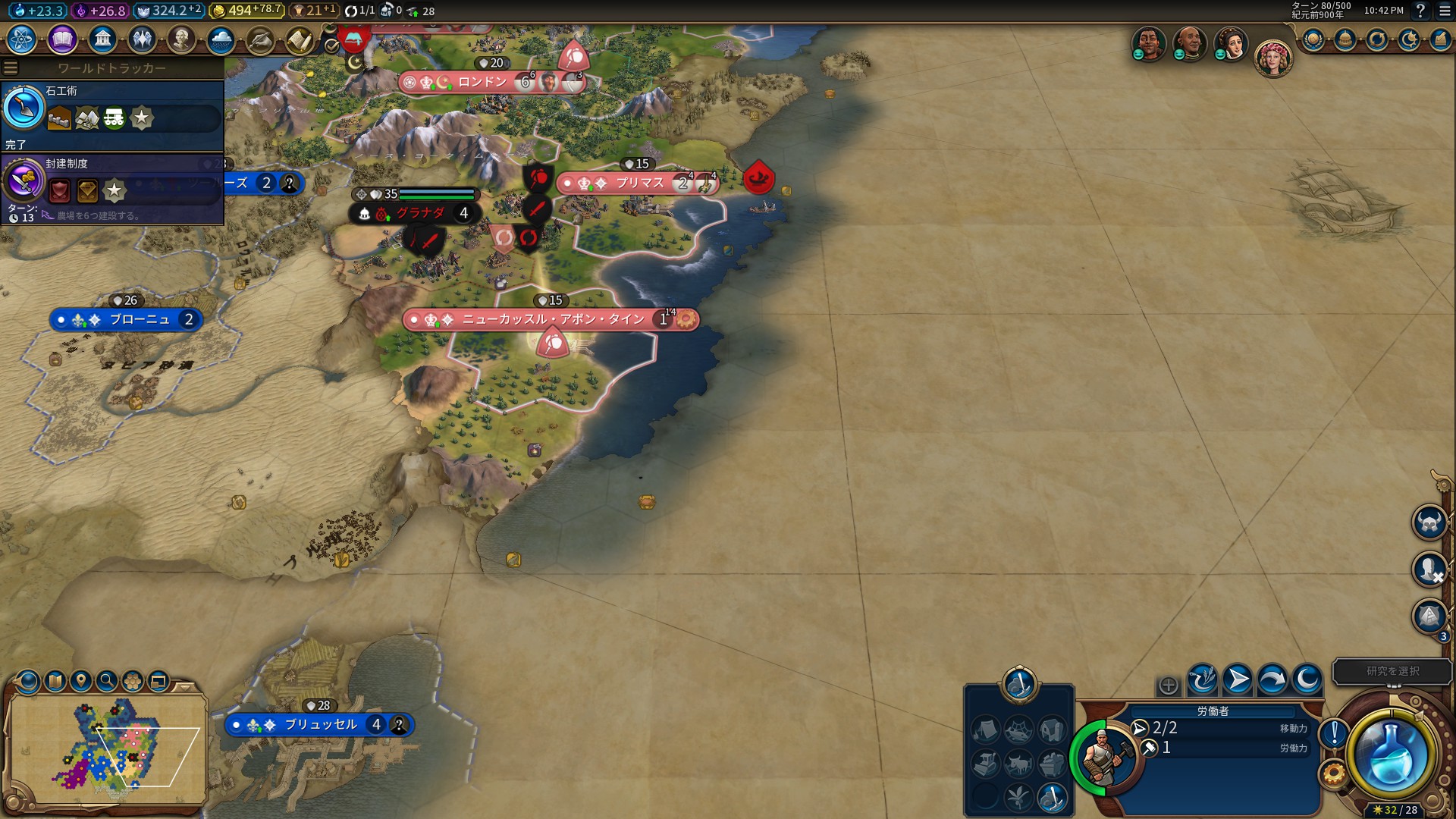Select the 封建制度 civic tracker entry
This screenshot has width=1456, height=819.
[112, 186]
